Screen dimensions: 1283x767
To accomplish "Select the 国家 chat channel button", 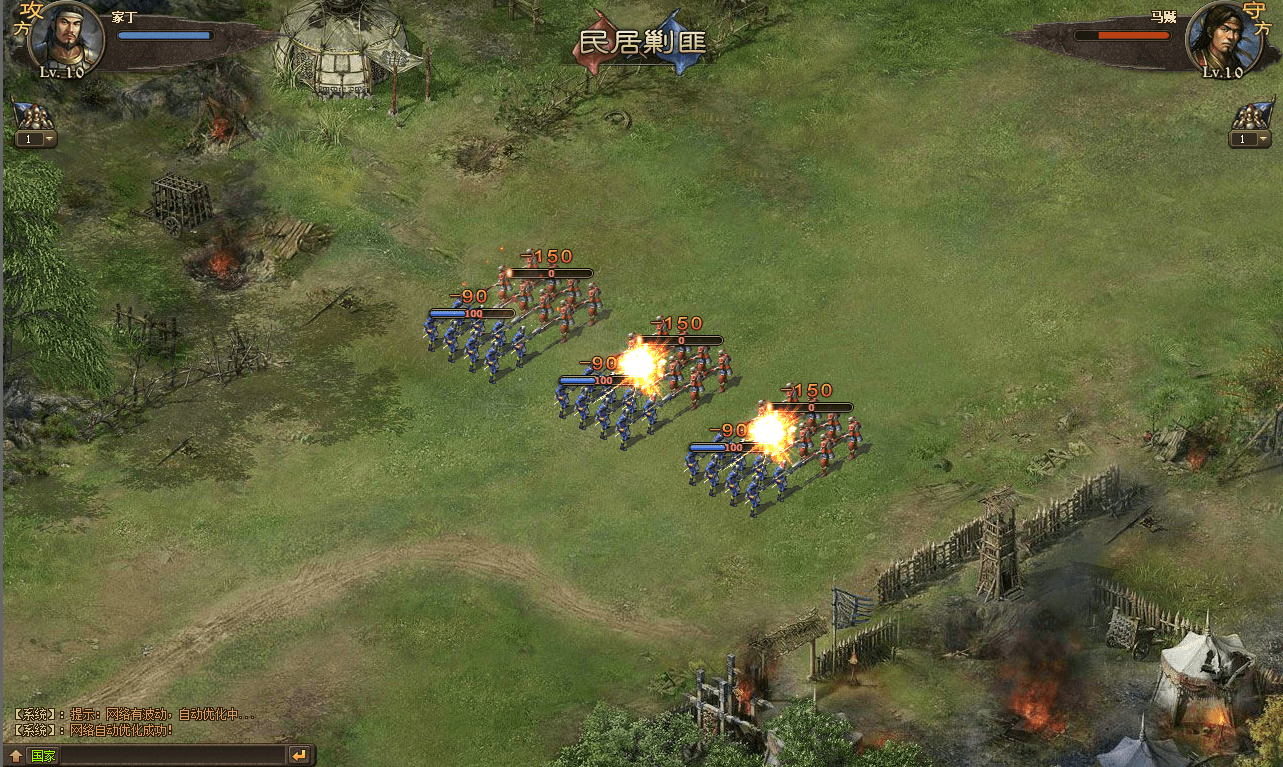I will pos(43,756).
